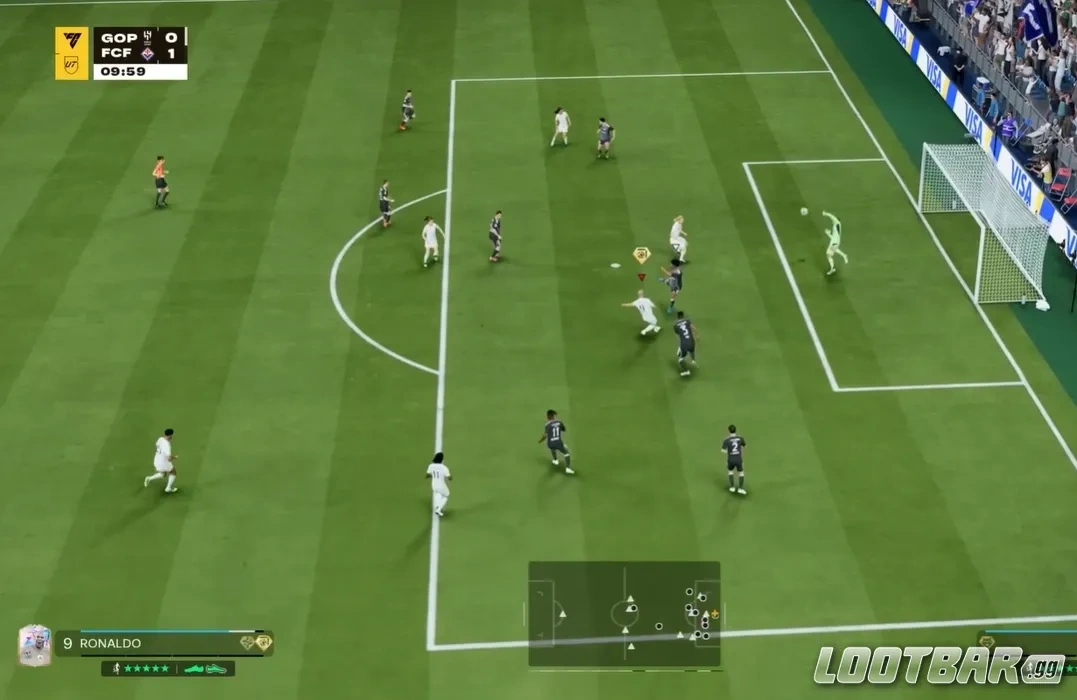
Task: Select the Ronaldo player card thumbnail
Action: (34, 645)
